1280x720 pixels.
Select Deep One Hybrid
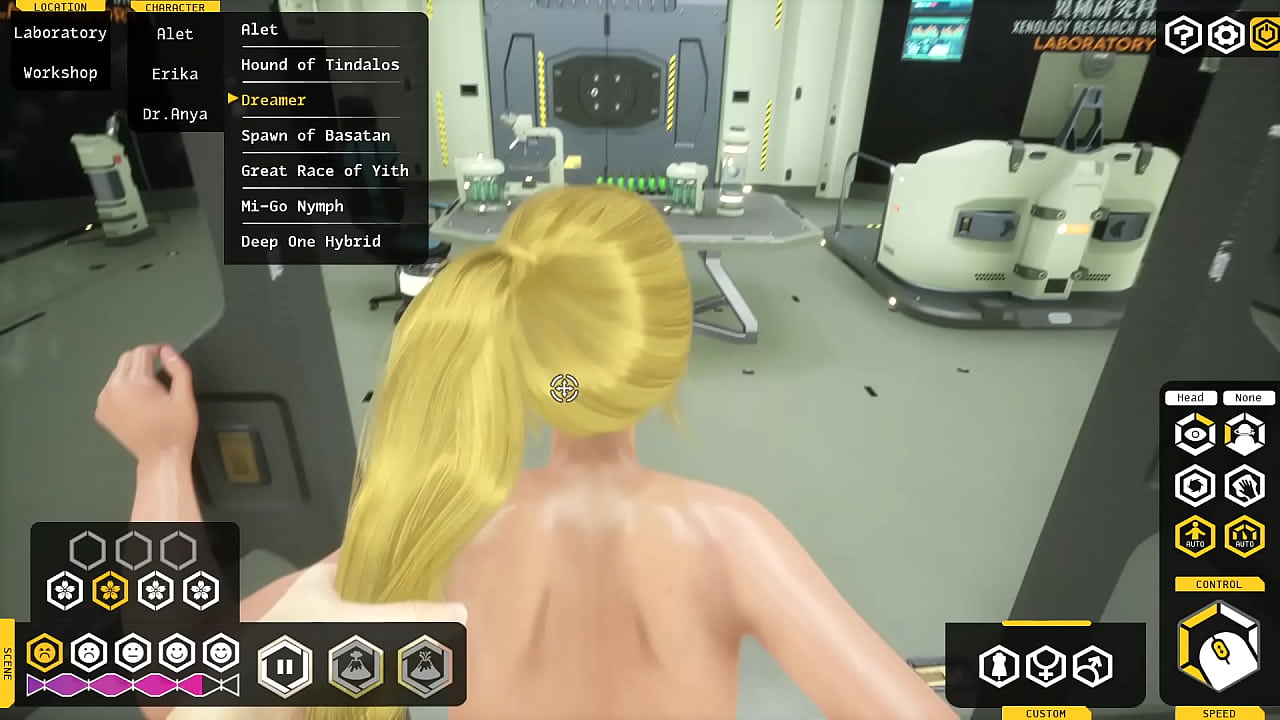[x=310, y=242]
